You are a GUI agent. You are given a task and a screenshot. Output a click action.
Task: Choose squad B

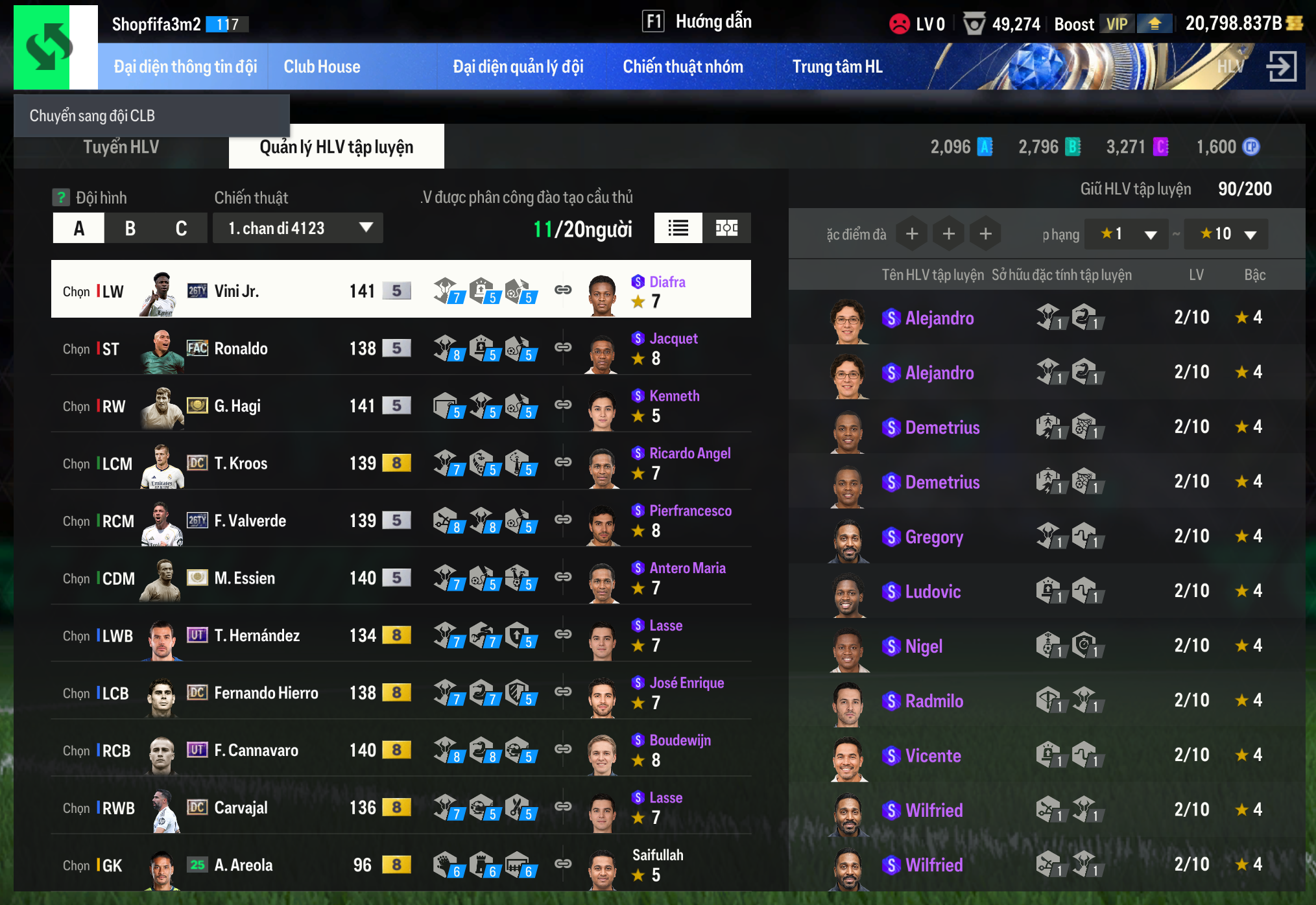(130, 228)
